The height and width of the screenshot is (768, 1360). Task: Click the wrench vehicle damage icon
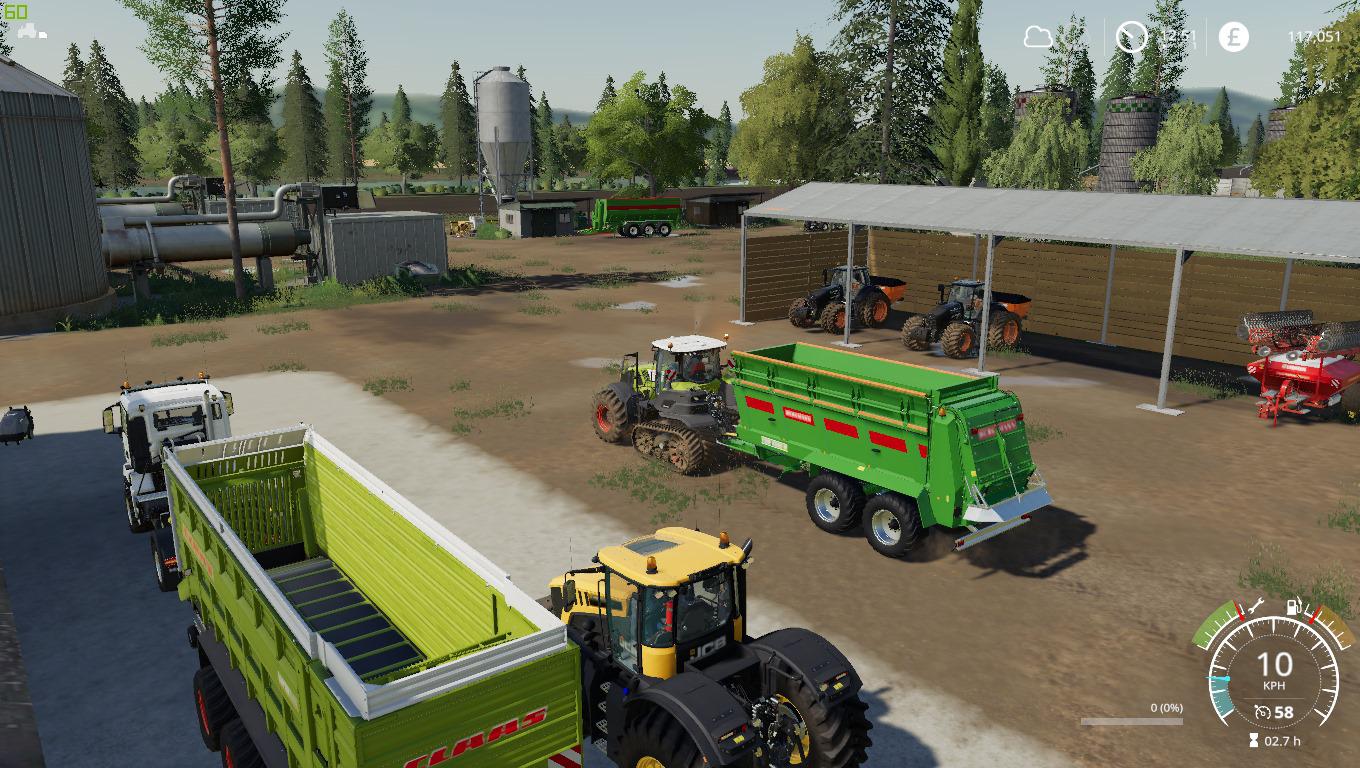pos(1256,604)
